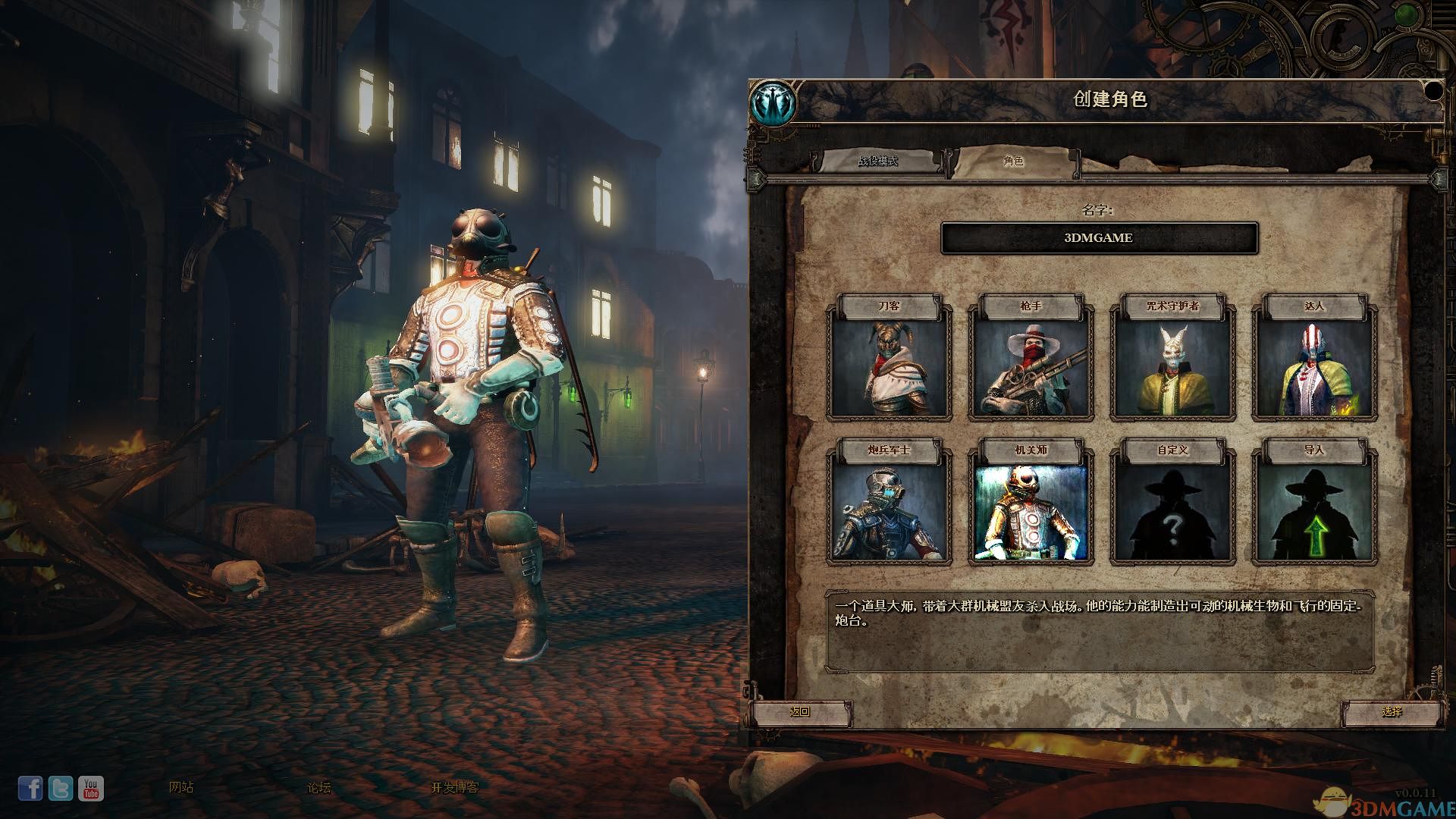Click the 名字 name input field
Viewport: 1456px width, 819px height.
1099,238
